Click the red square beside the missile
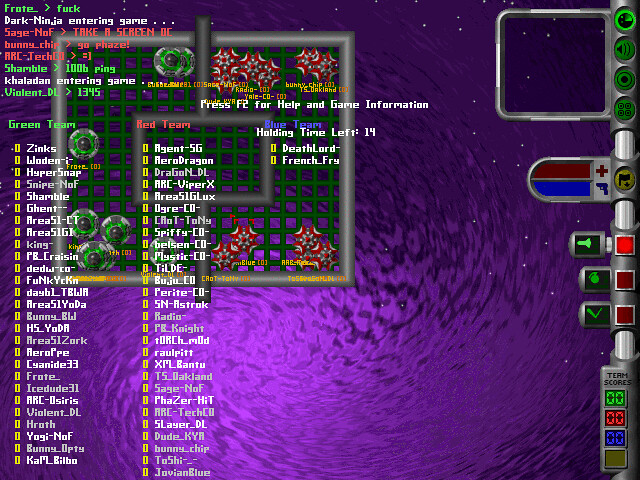Image resolution: width=640 pixels, height=480 pixels. 625,245
